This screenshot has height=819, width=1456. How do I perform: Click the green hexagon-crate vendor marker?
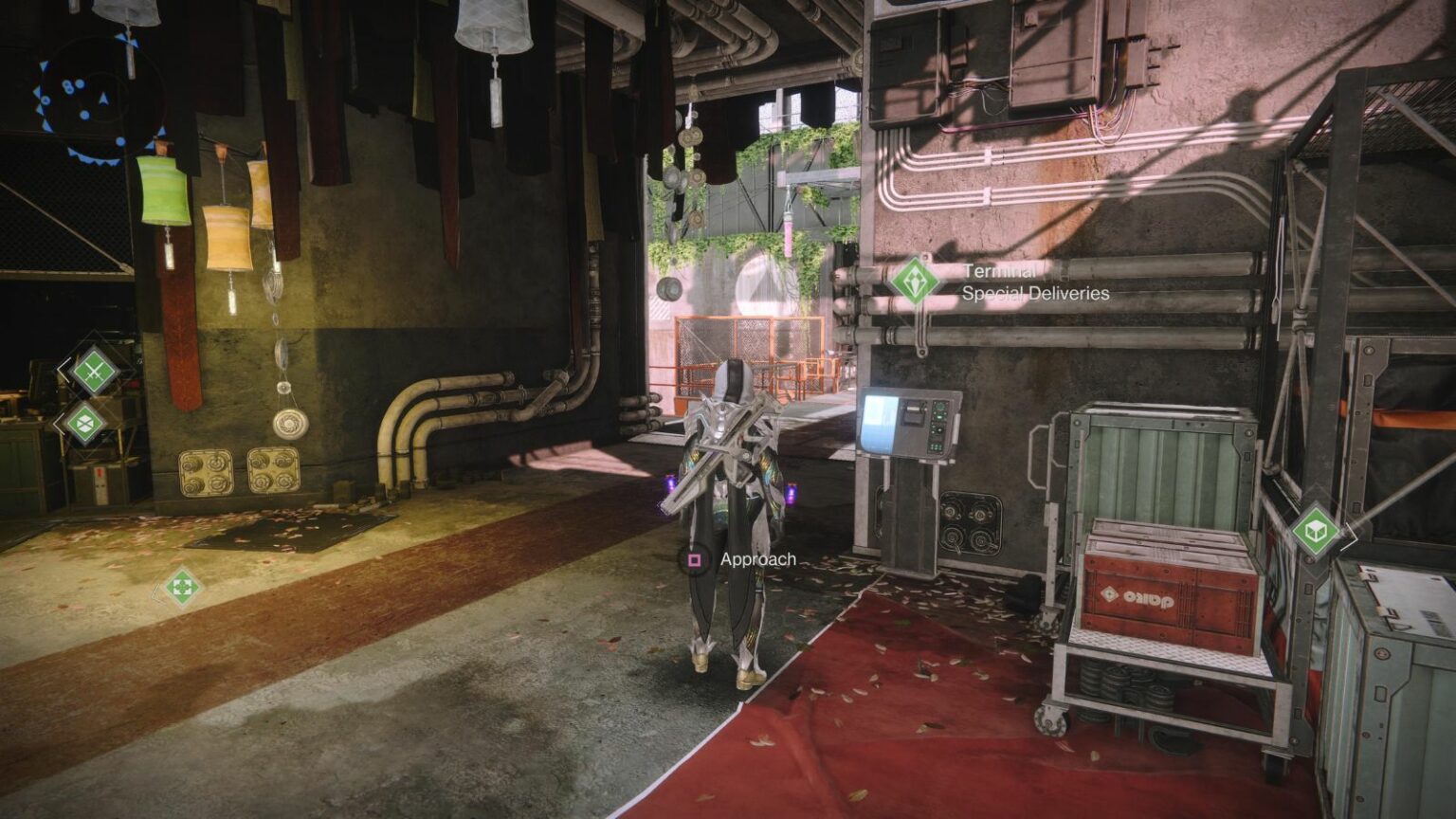(84, 424)
